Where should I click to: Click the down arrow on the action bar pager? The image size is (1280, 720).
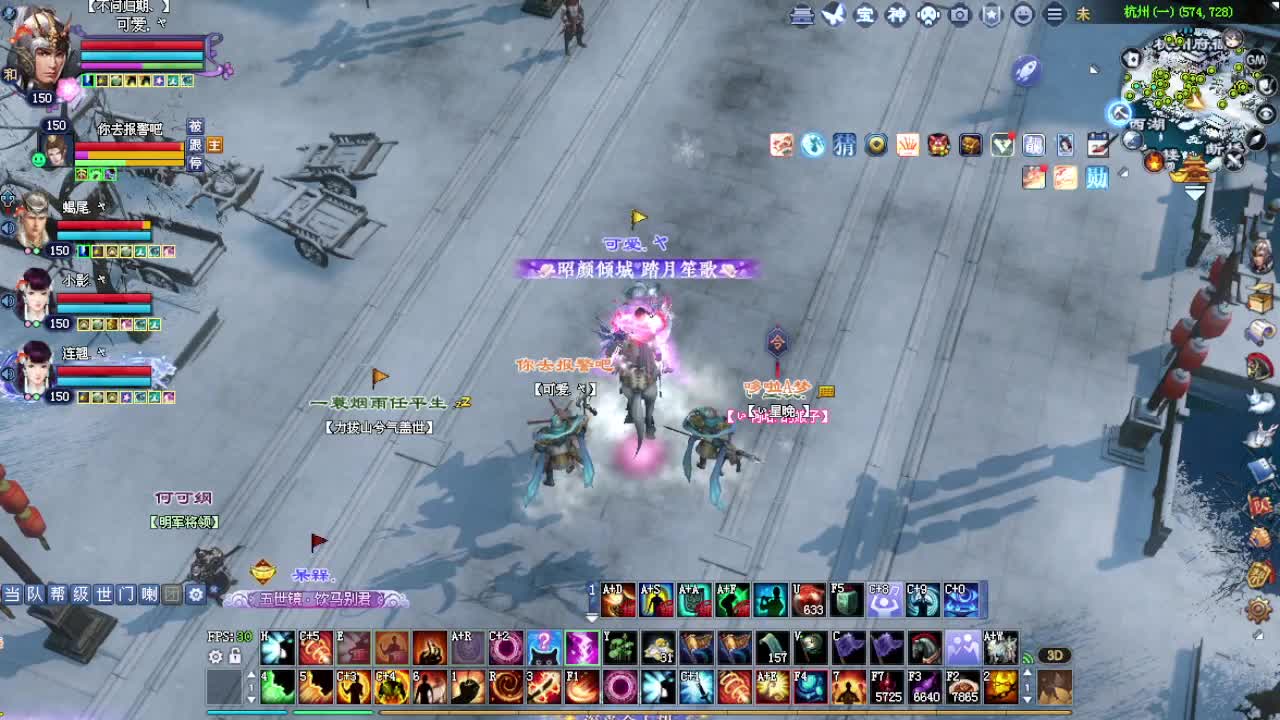coord(251,699)
